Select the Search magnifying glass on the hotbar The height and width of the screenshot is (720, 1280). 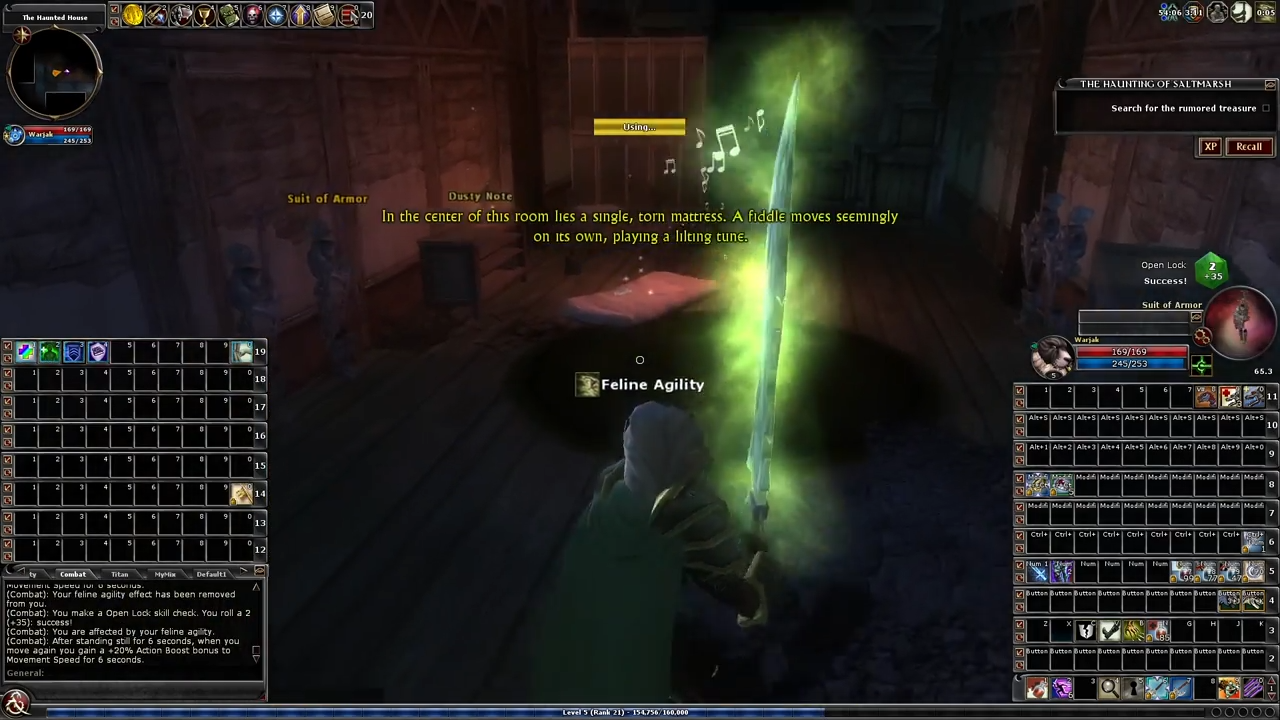coord(1109,687)
